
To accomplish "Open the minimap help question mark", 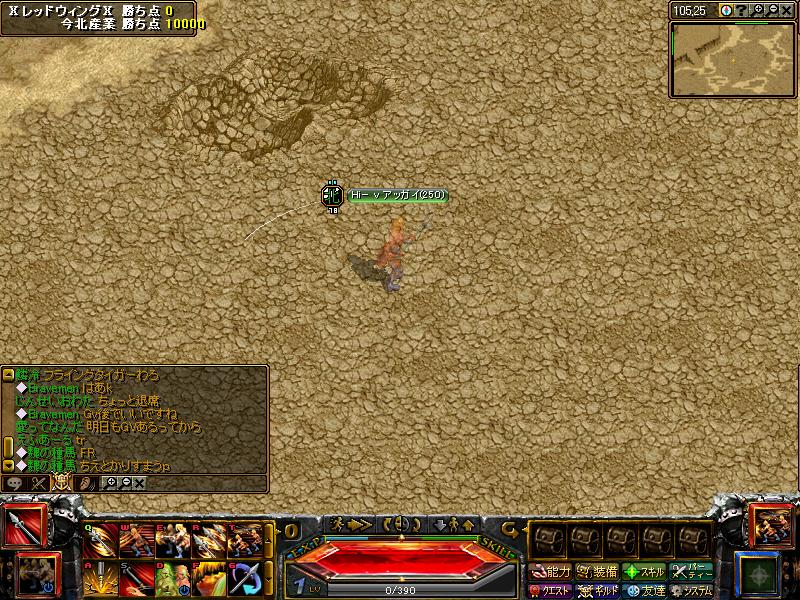I will (x=741, y=10).
